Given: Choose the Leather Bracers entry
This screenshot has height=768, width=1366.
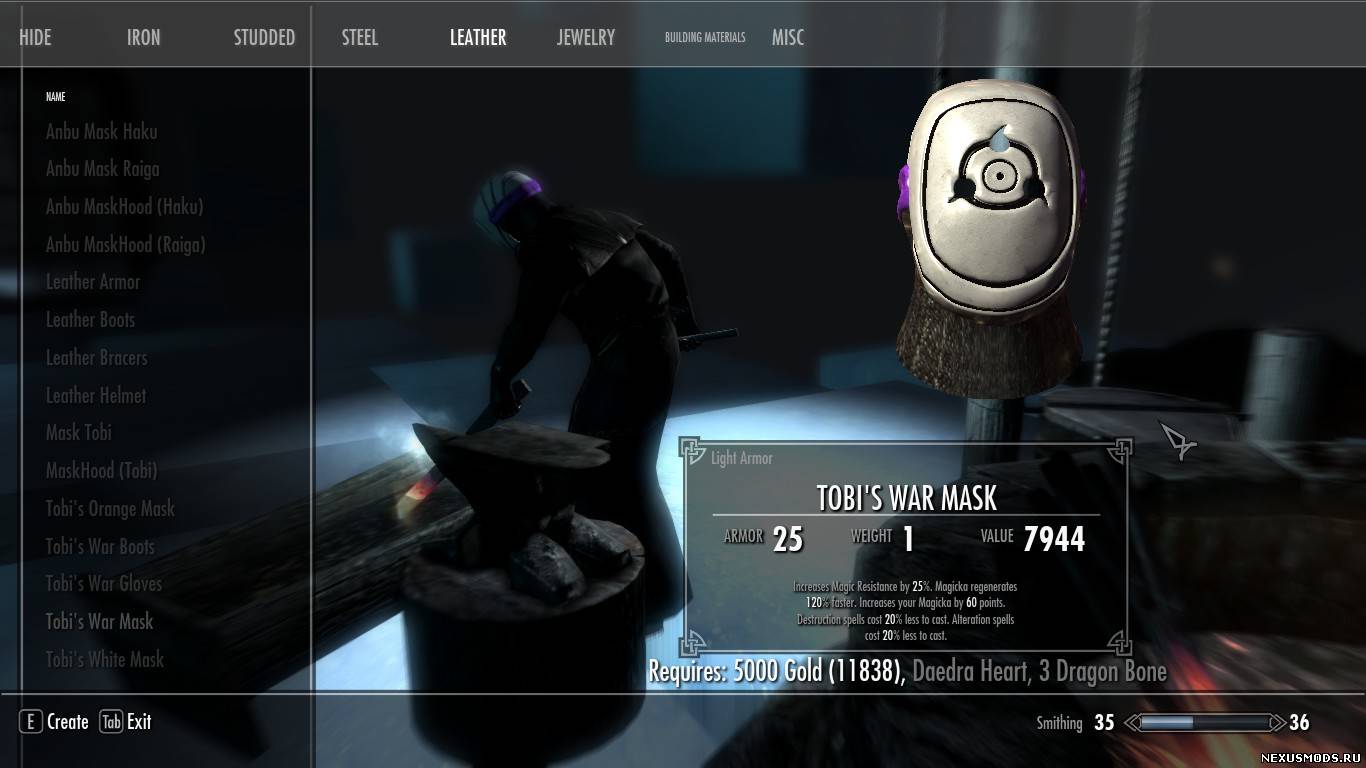Looking at the screenshot, I should [96, 358].
